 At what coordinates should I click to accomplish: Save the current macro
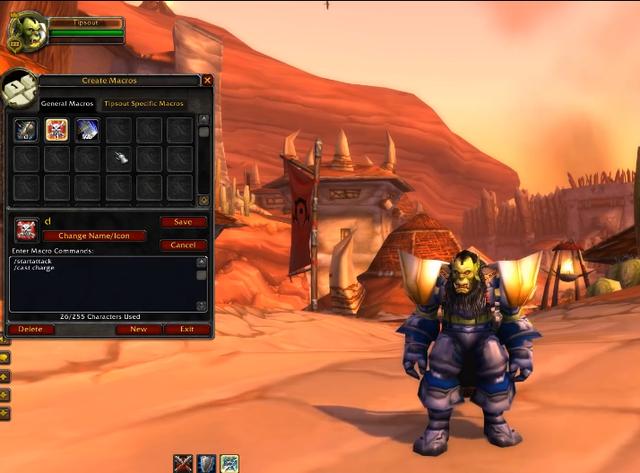tap(183, 222)
